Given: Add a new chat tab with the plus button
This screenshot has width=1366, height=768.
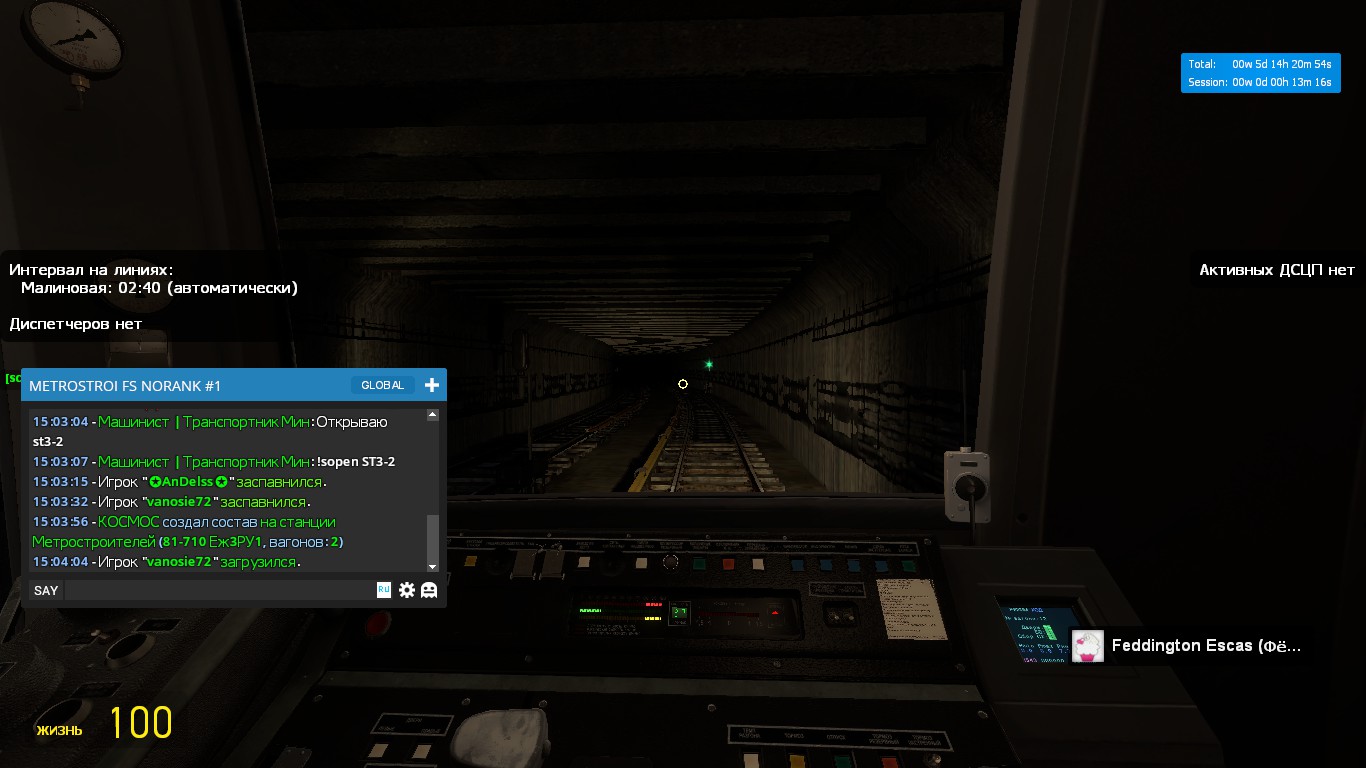Looking at the screenshot, I should pos(432,385).
